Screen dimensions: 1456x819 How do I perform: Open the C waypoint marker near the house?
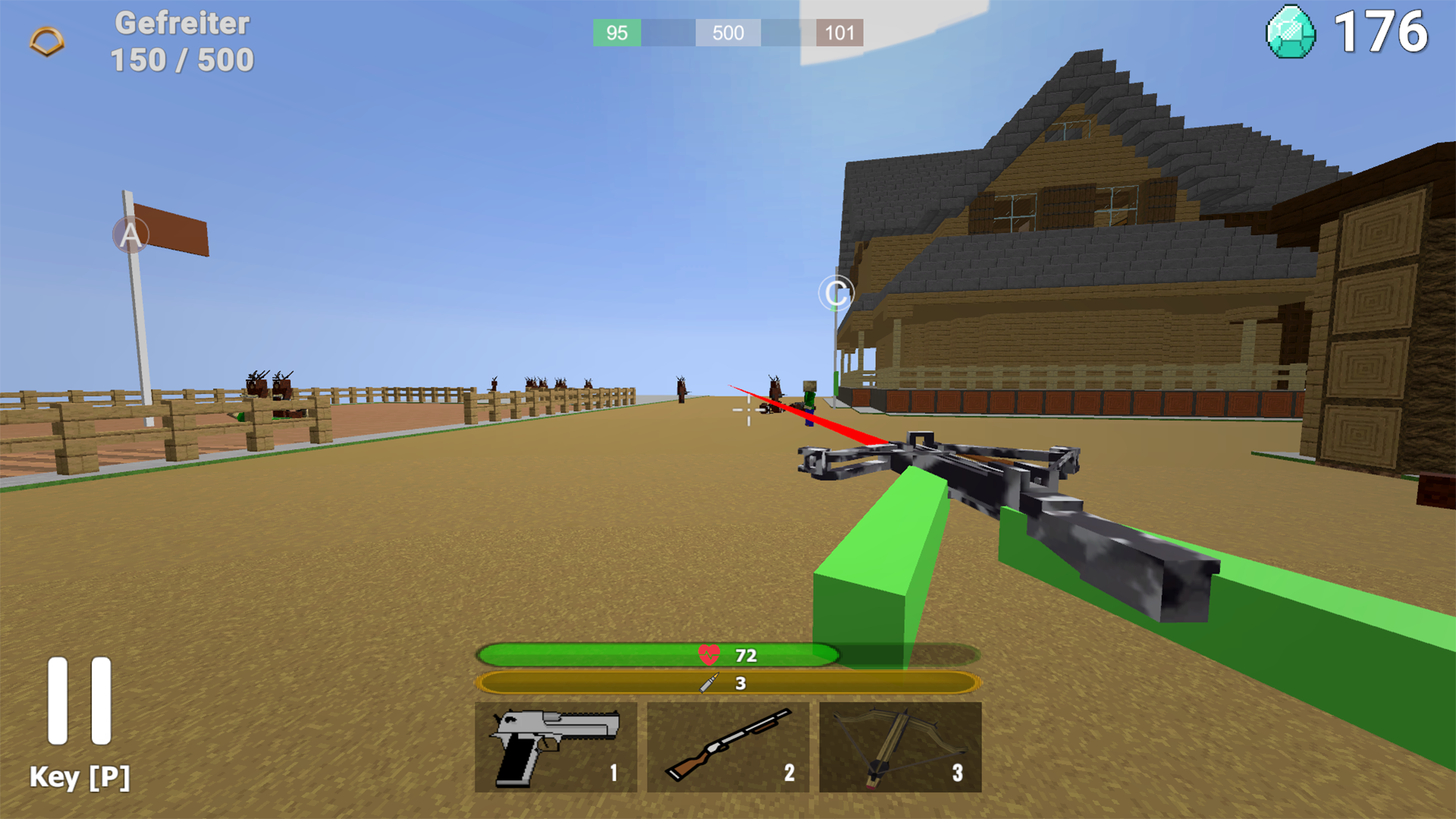coord(836,293)
